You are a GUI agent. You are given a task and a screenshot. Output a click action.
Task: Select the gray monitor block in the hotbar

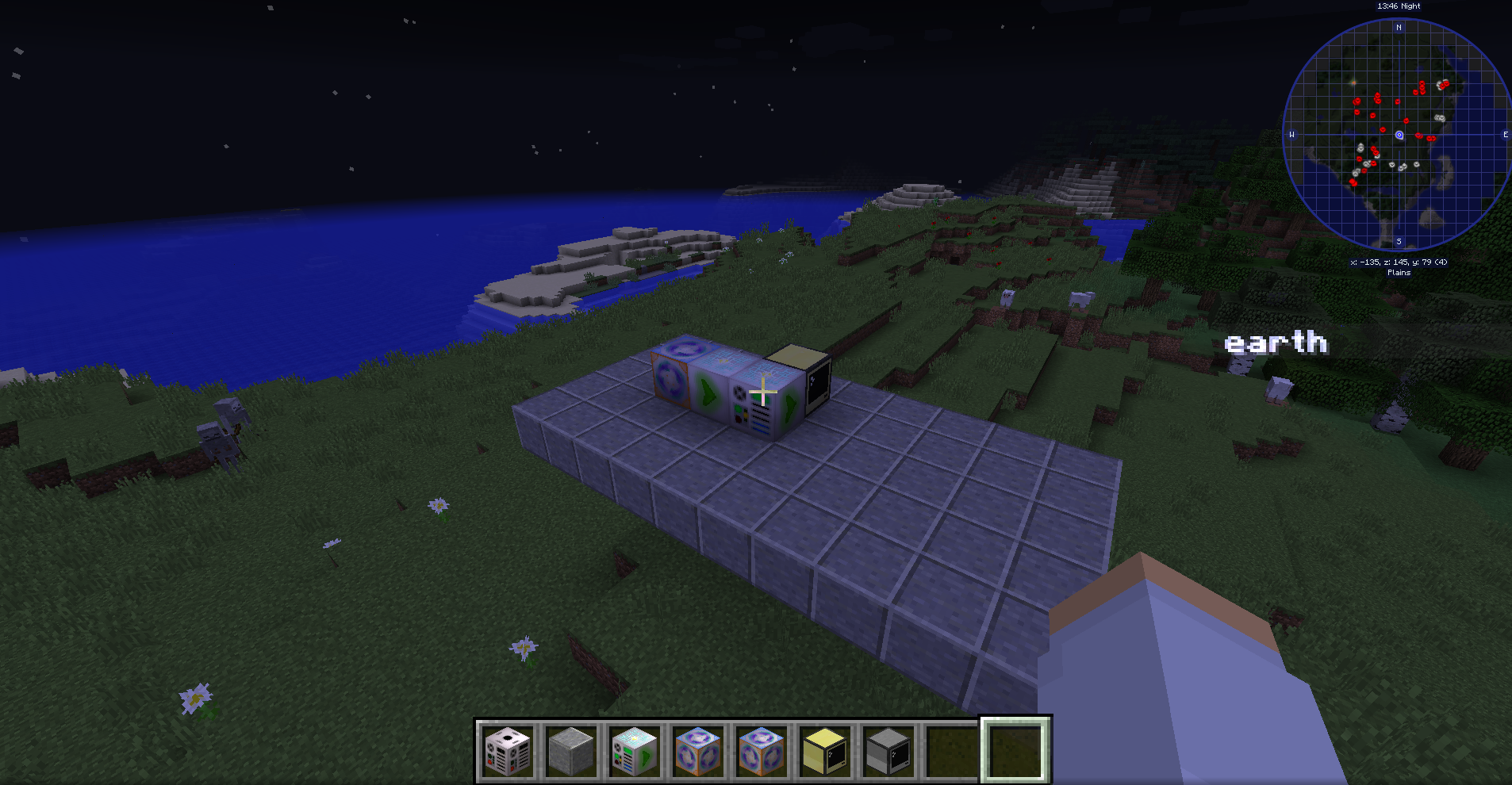pyautogui.click(x=888, y=752)
